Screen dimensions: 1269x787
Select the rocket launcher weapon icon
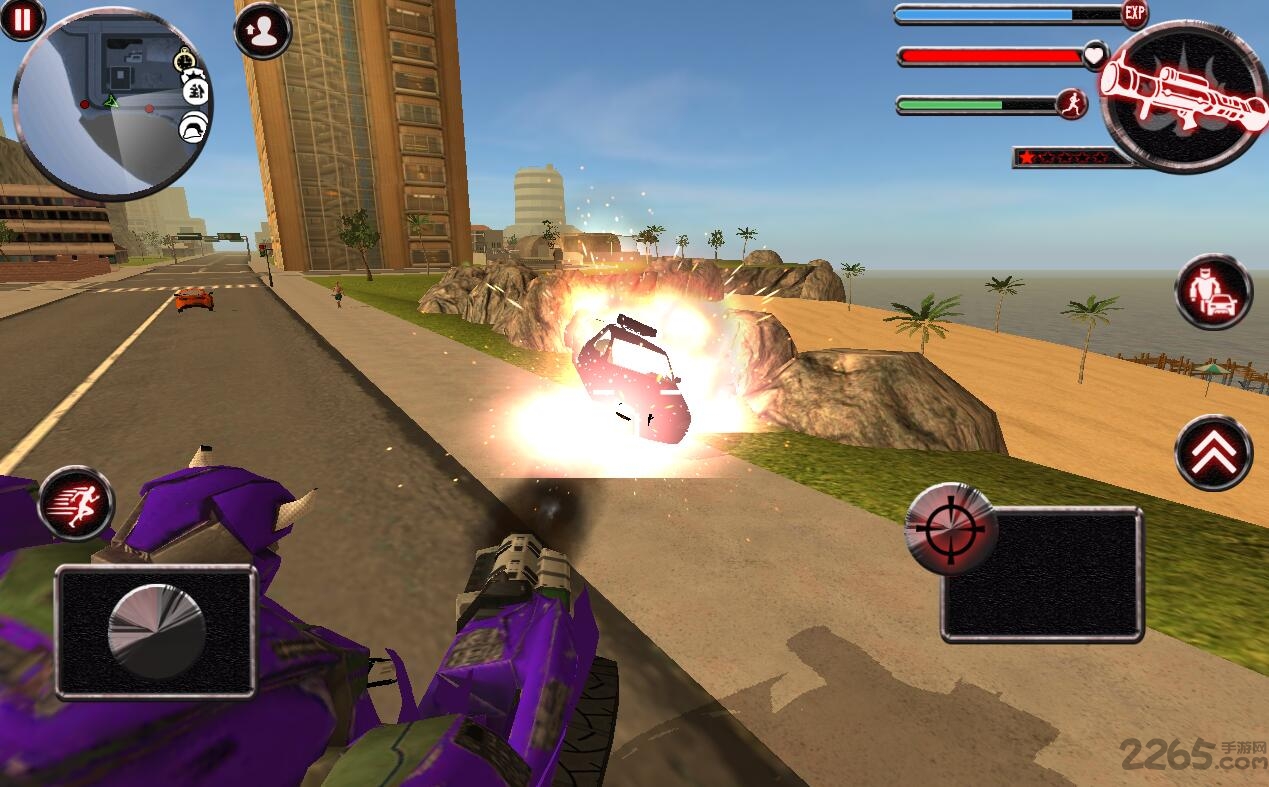pos(1183,96)
